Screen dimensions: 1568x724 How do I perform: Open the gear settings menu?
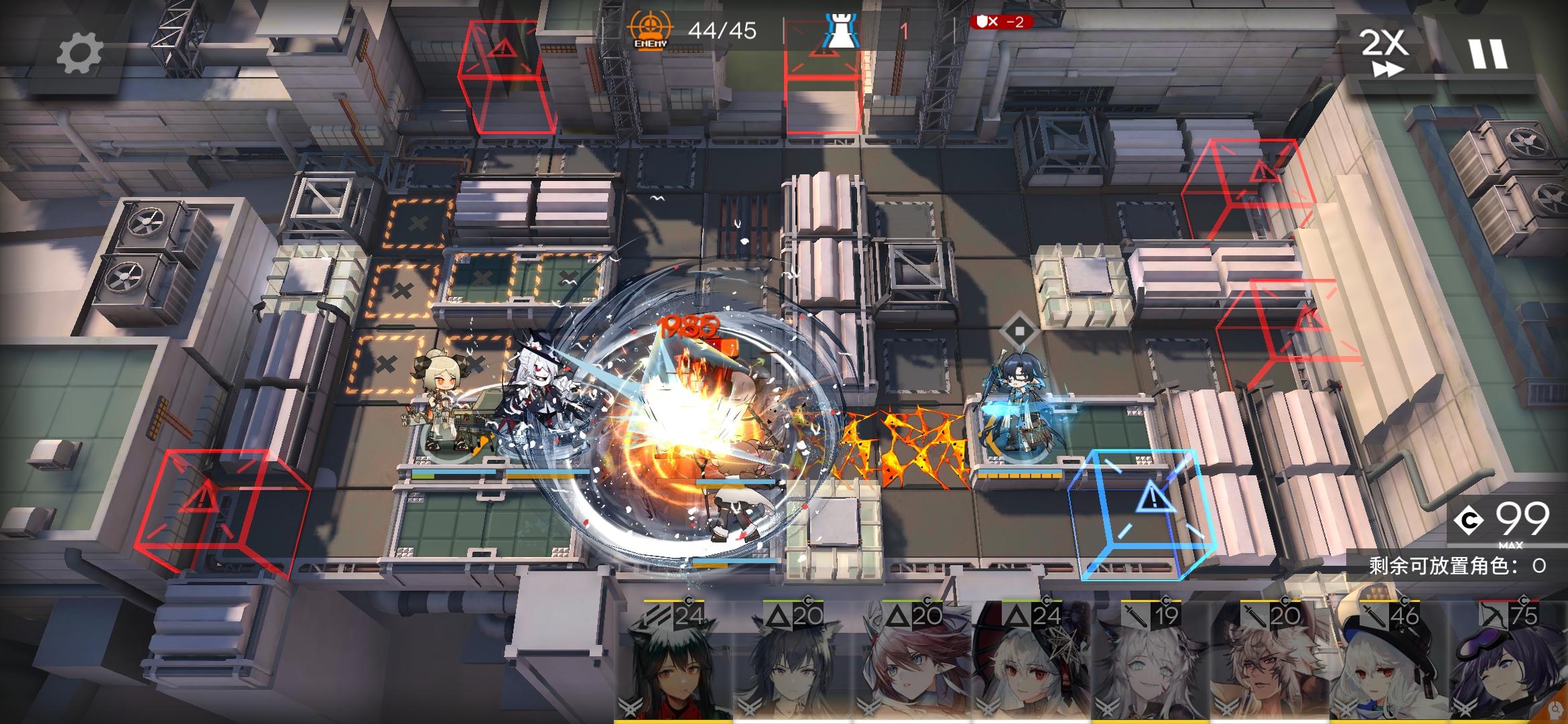click(x=79, y=53)
